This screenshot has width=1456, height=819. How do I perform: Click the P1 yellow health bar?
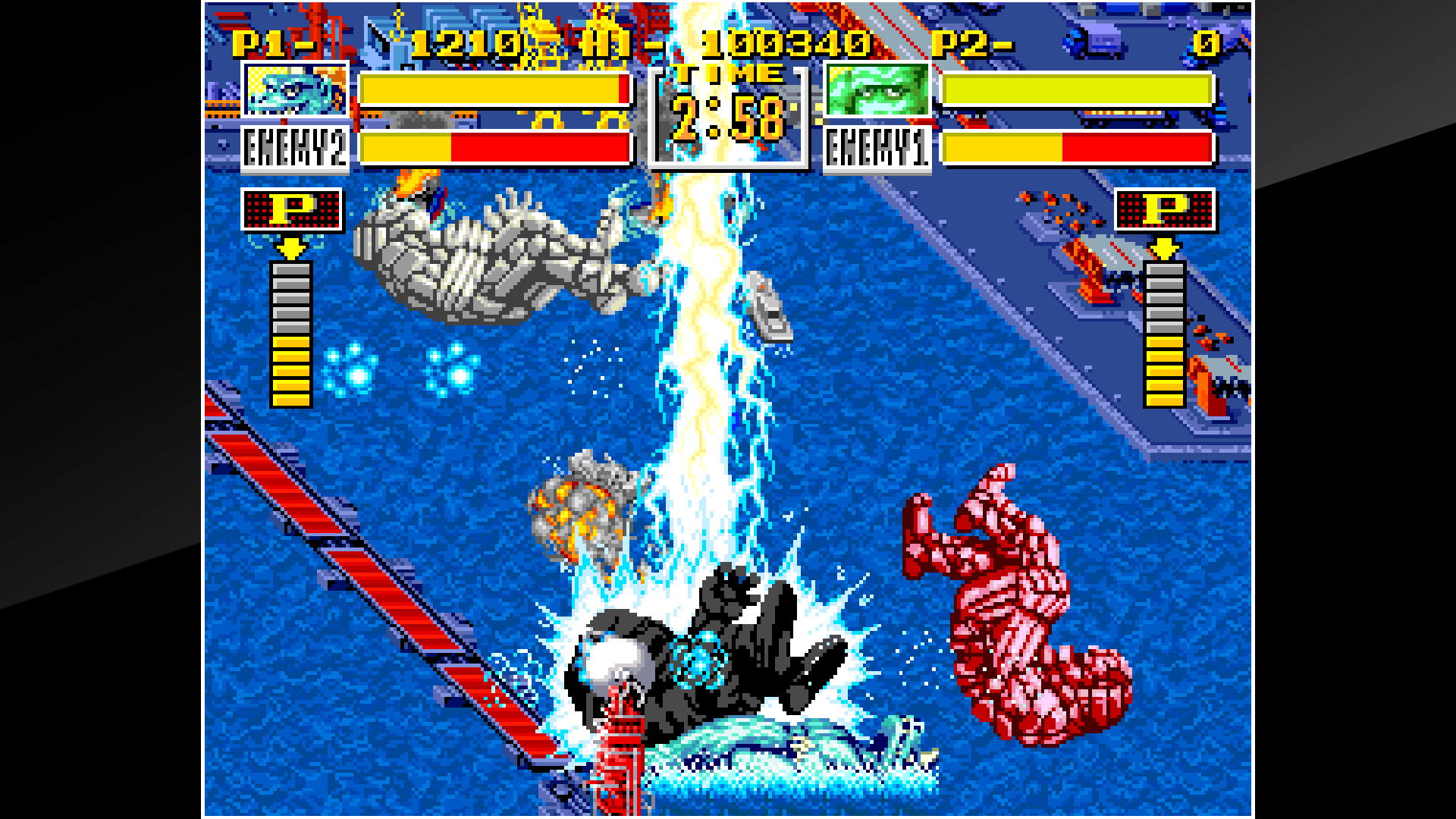coord(493,91)
